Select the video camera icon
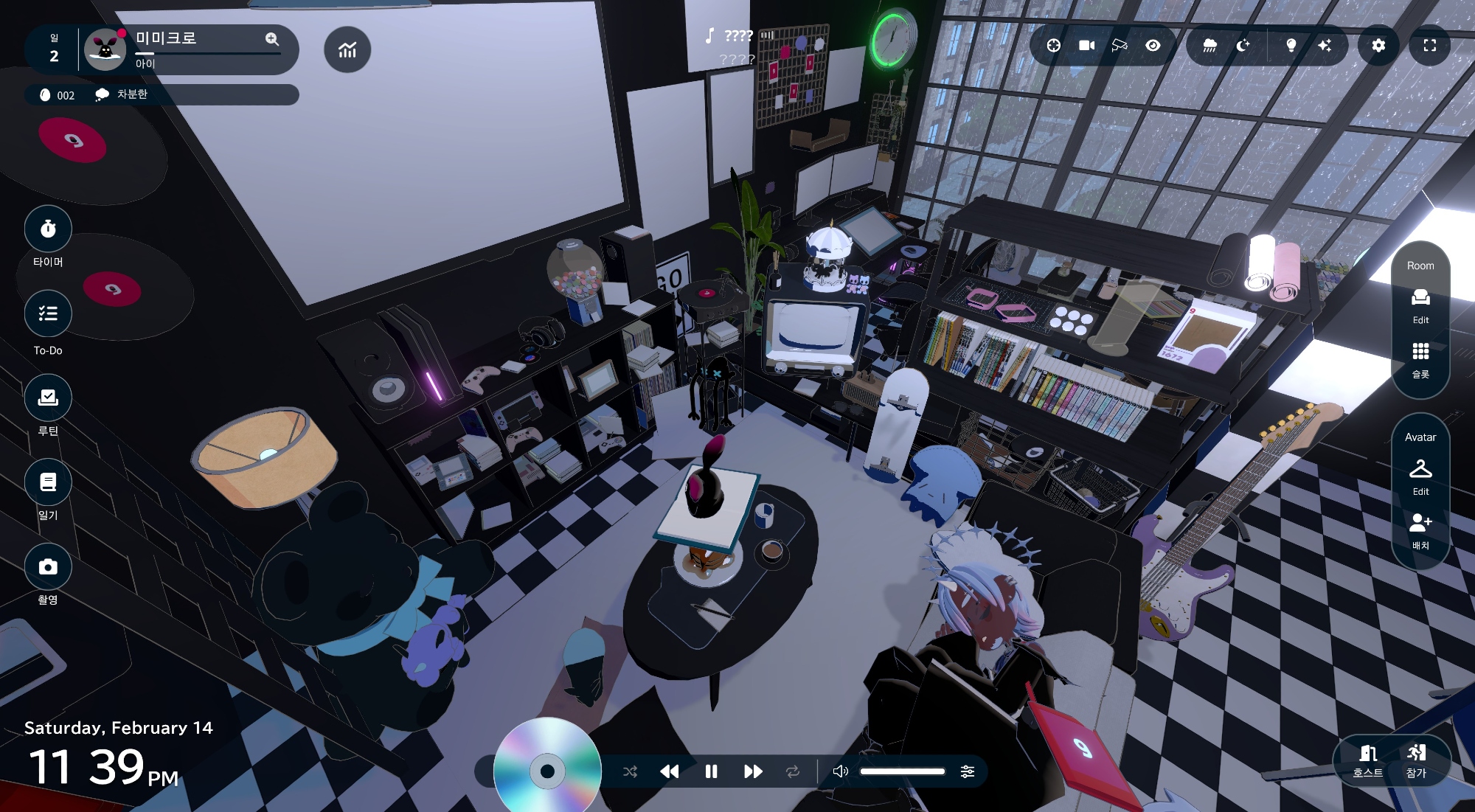This screenshot has height=812, width=1475. click(x=1086, y=46)
